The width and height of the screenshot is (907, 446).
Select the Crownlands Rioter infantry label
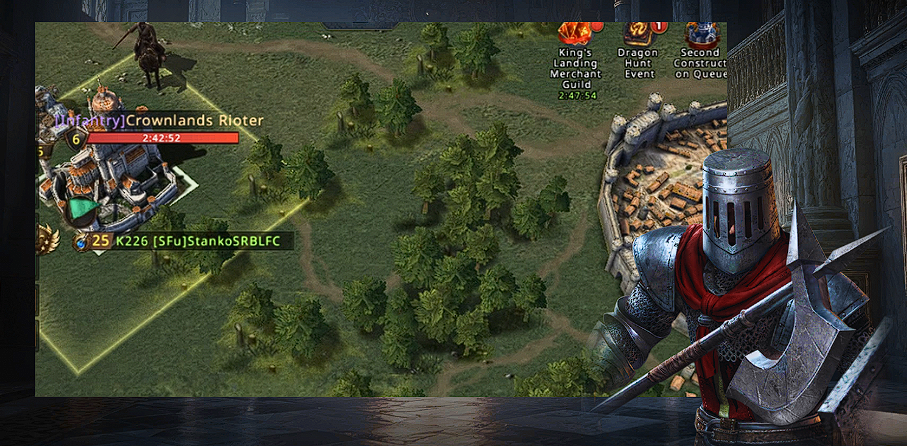click(x=159, y=120)
